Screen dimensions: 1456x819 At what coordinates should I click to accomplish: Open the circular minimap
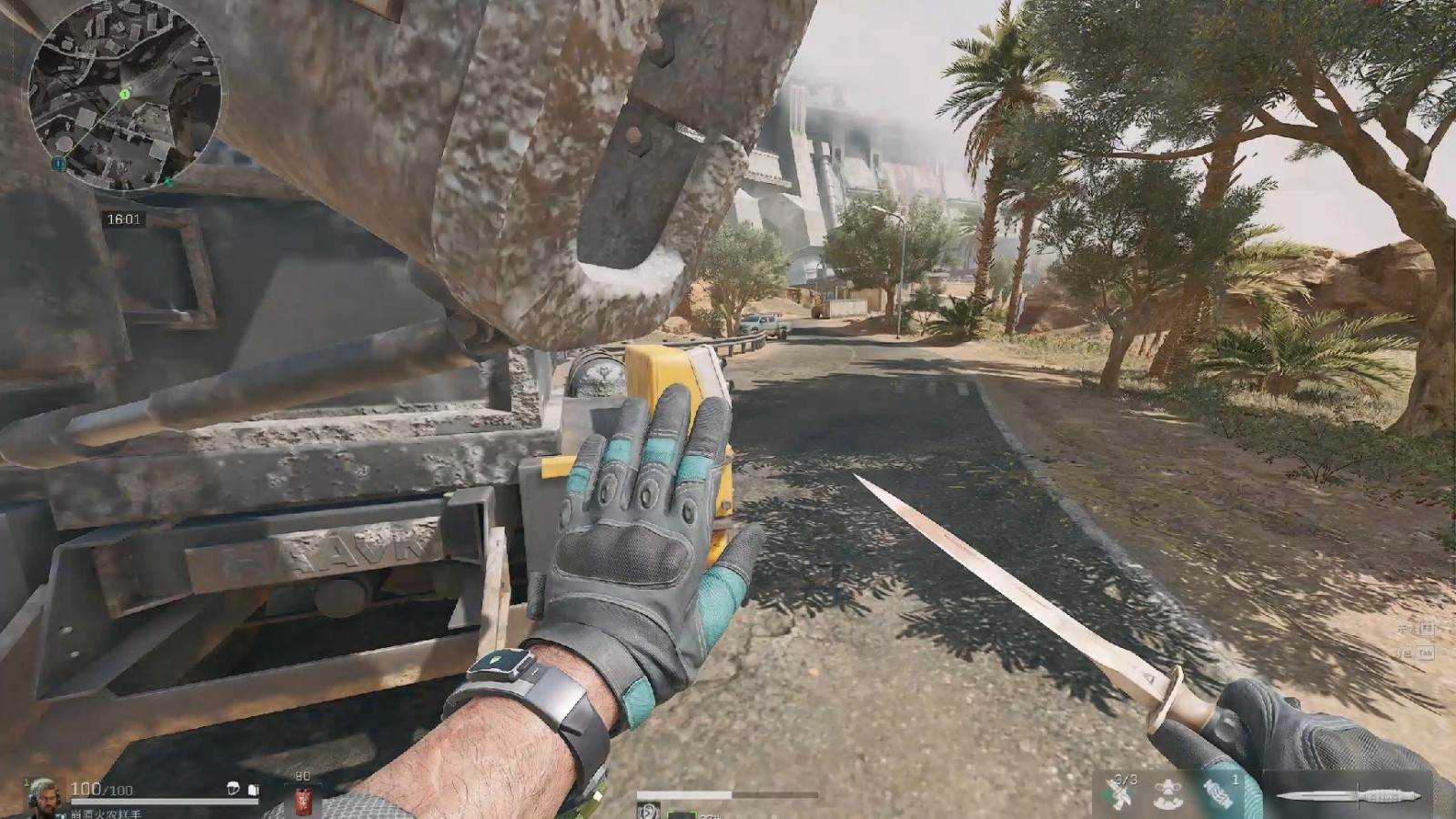pos(125,96)
